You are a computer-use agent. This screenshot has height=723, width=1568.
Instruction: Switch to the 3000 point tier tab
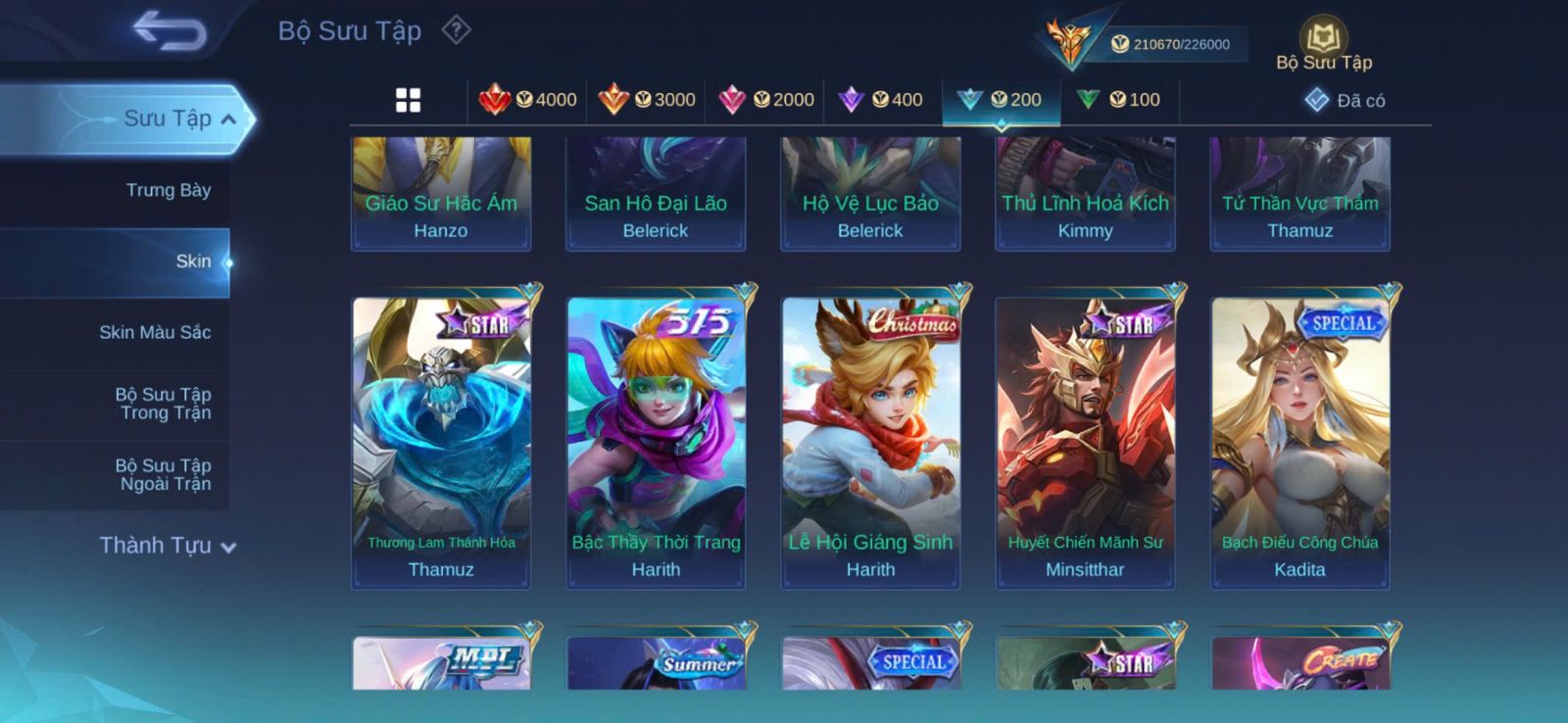(x=647, y=100)
